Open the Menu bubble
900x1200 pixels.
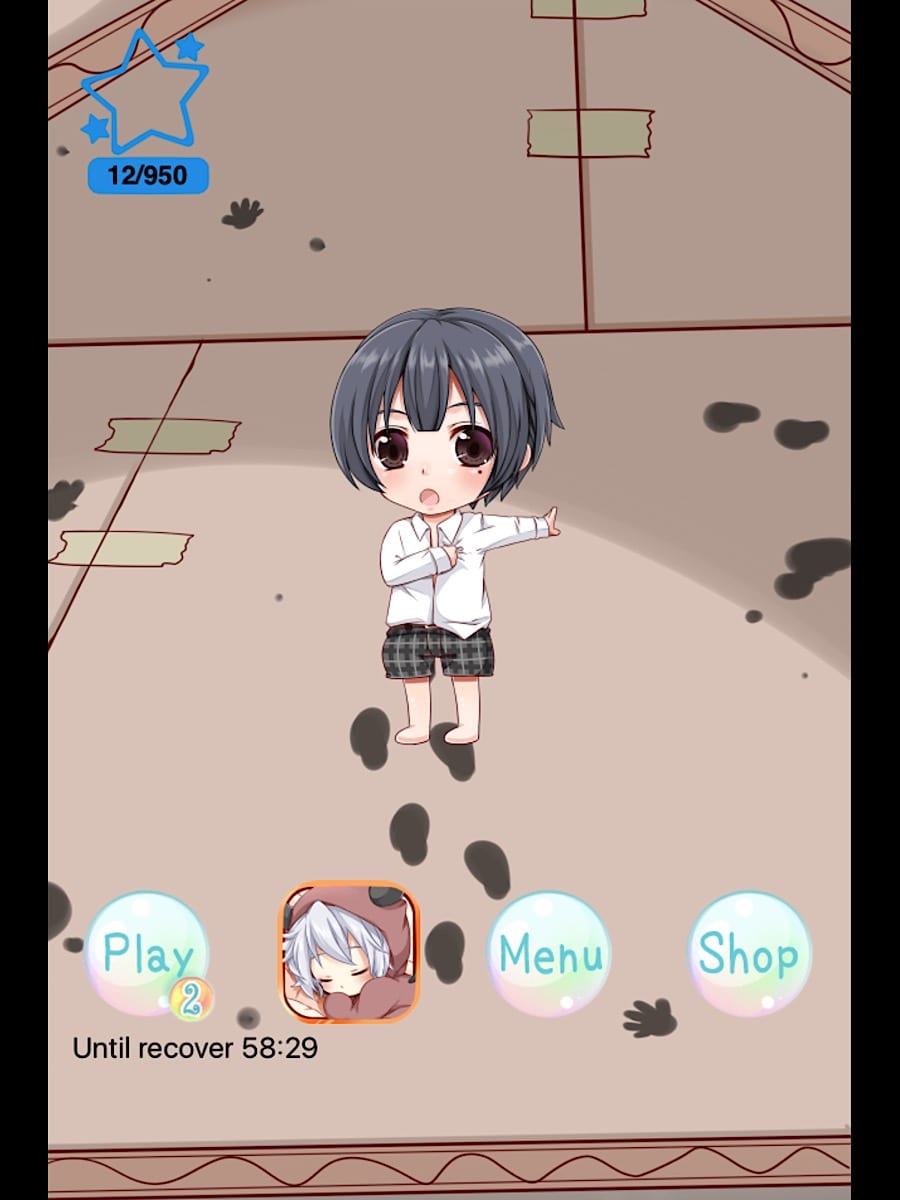549,953
